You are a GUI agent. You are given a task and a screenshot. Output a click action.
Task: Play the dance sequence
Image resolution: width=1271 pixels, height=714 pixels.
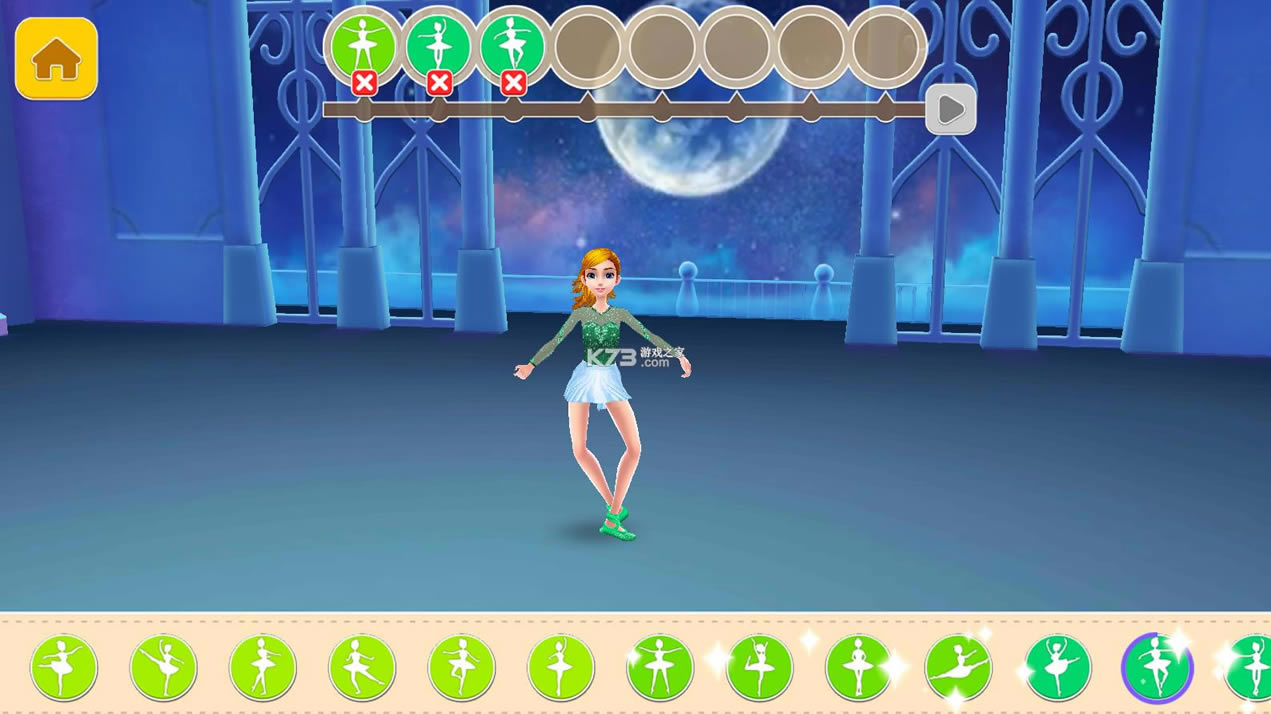pyautogui.click(x=950, y=109)
